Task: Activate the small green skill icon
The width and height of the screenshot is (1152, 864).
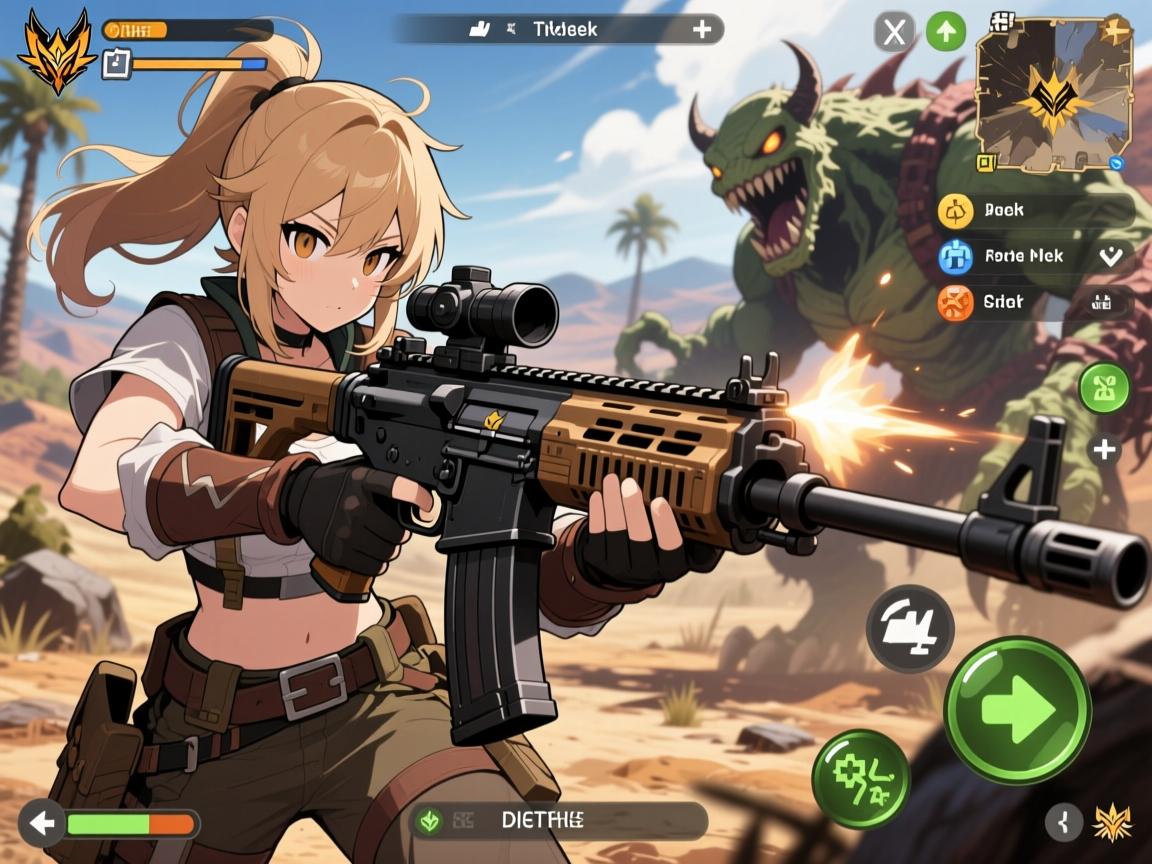Action: pos(1104,388)
